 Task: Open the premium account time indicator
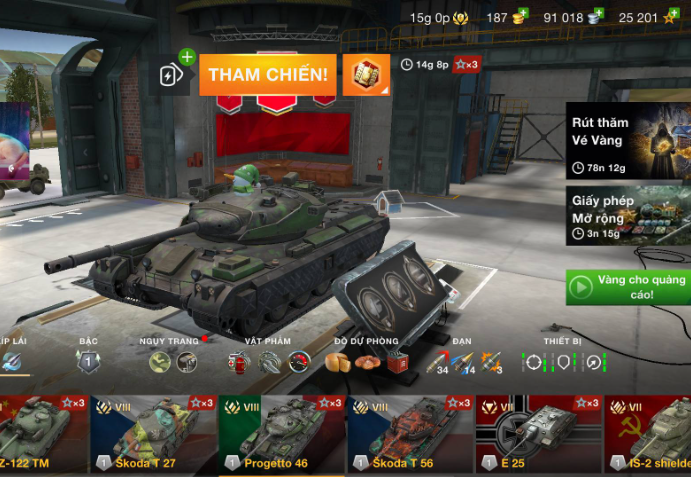tap(440, 17)
